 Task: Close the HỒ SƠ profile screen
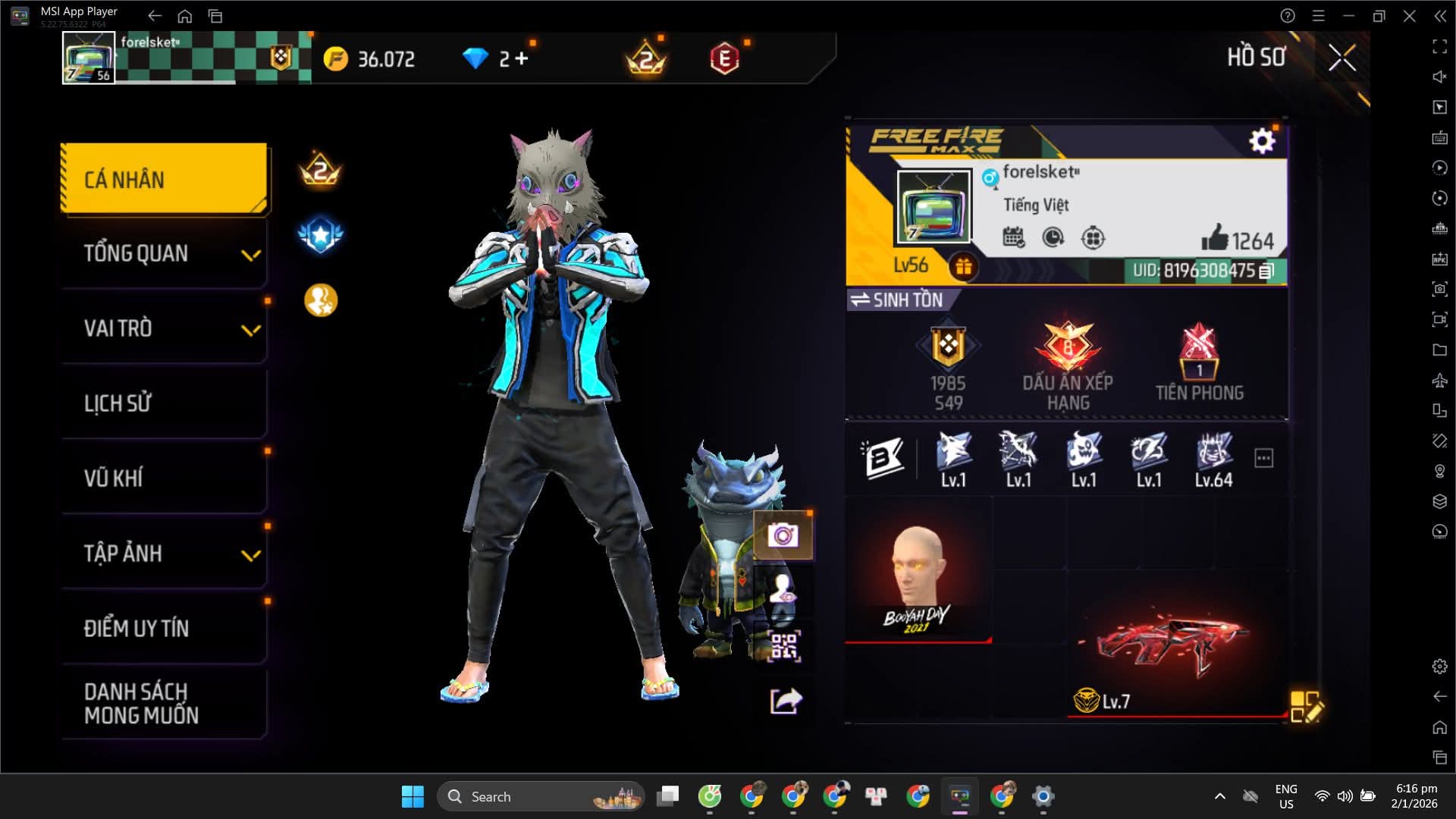1341,58
